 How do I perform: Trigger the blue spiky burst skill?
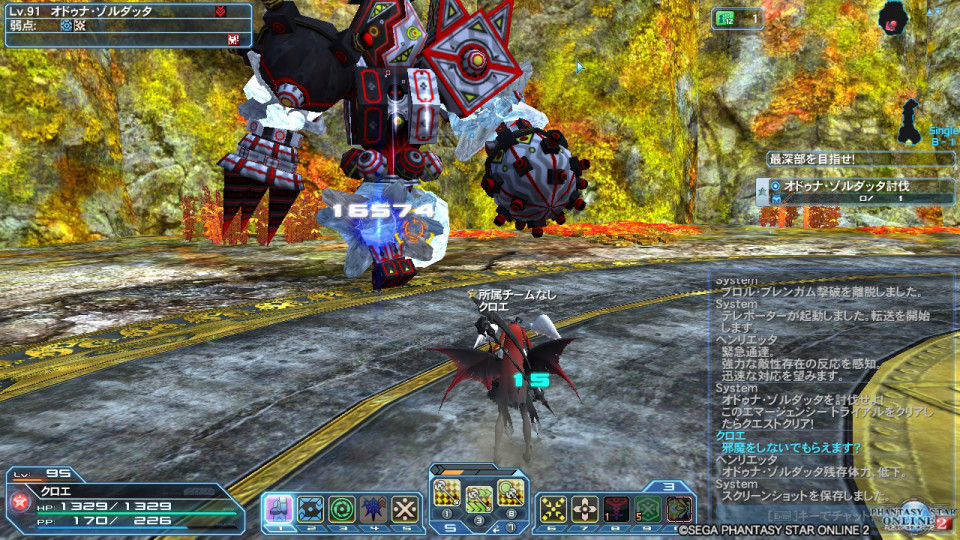pyautogui.click(x=373, y=509)
